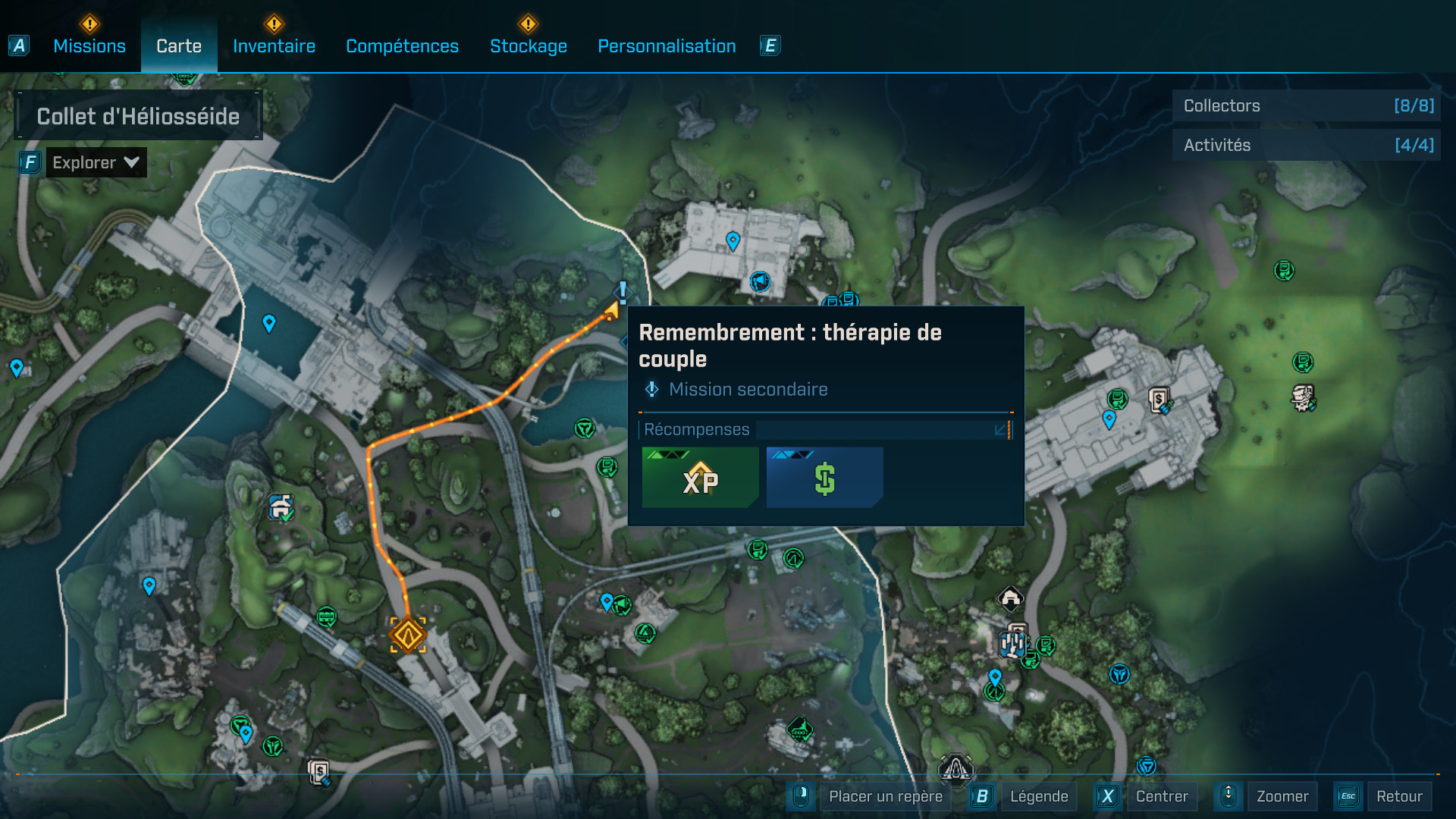Go to the Stockage tab
The image size is (1456, 819).
(x=529, y=46)
